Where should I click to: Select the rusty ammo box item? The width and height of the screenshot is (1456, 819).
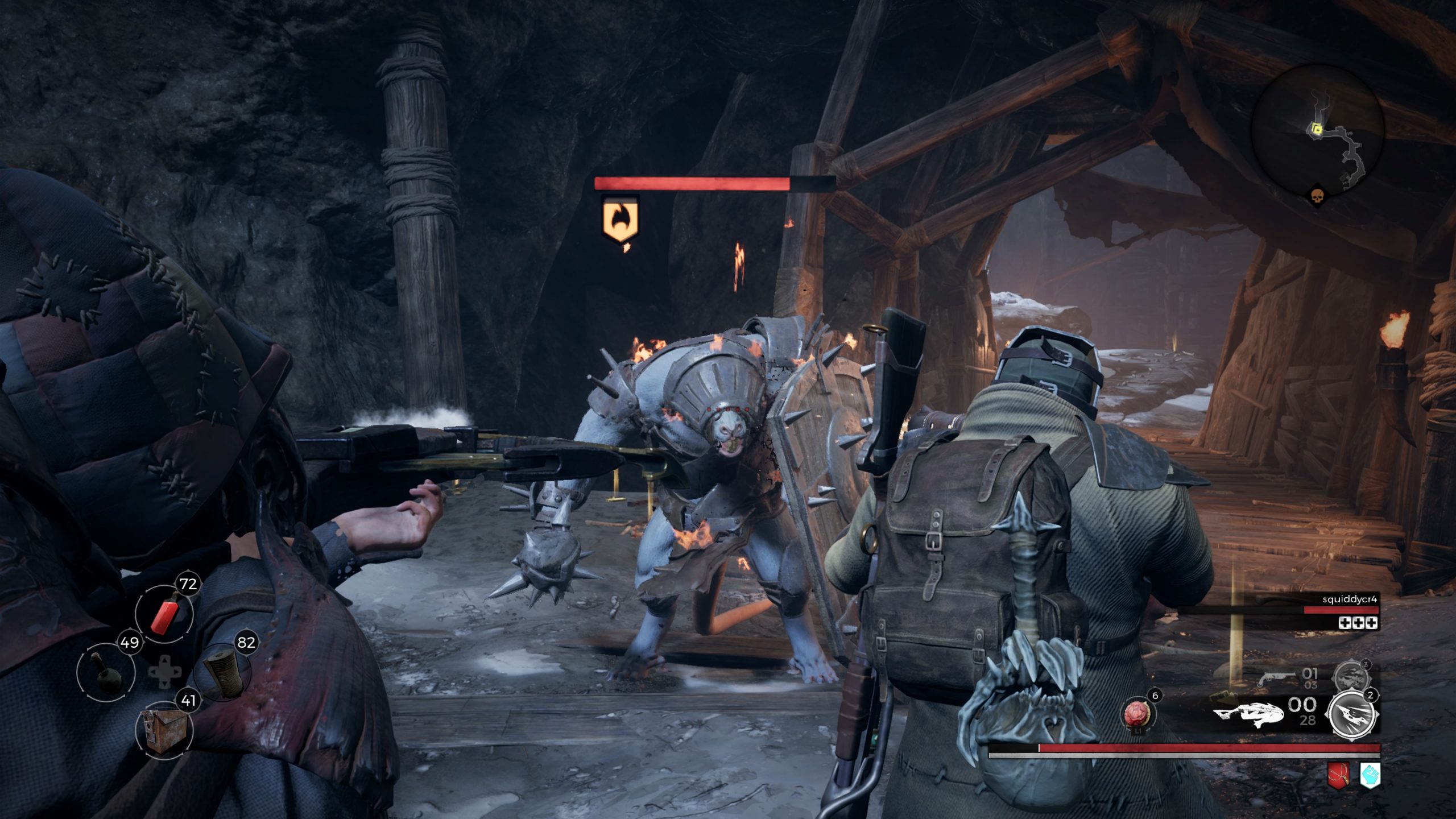(164, 730)
